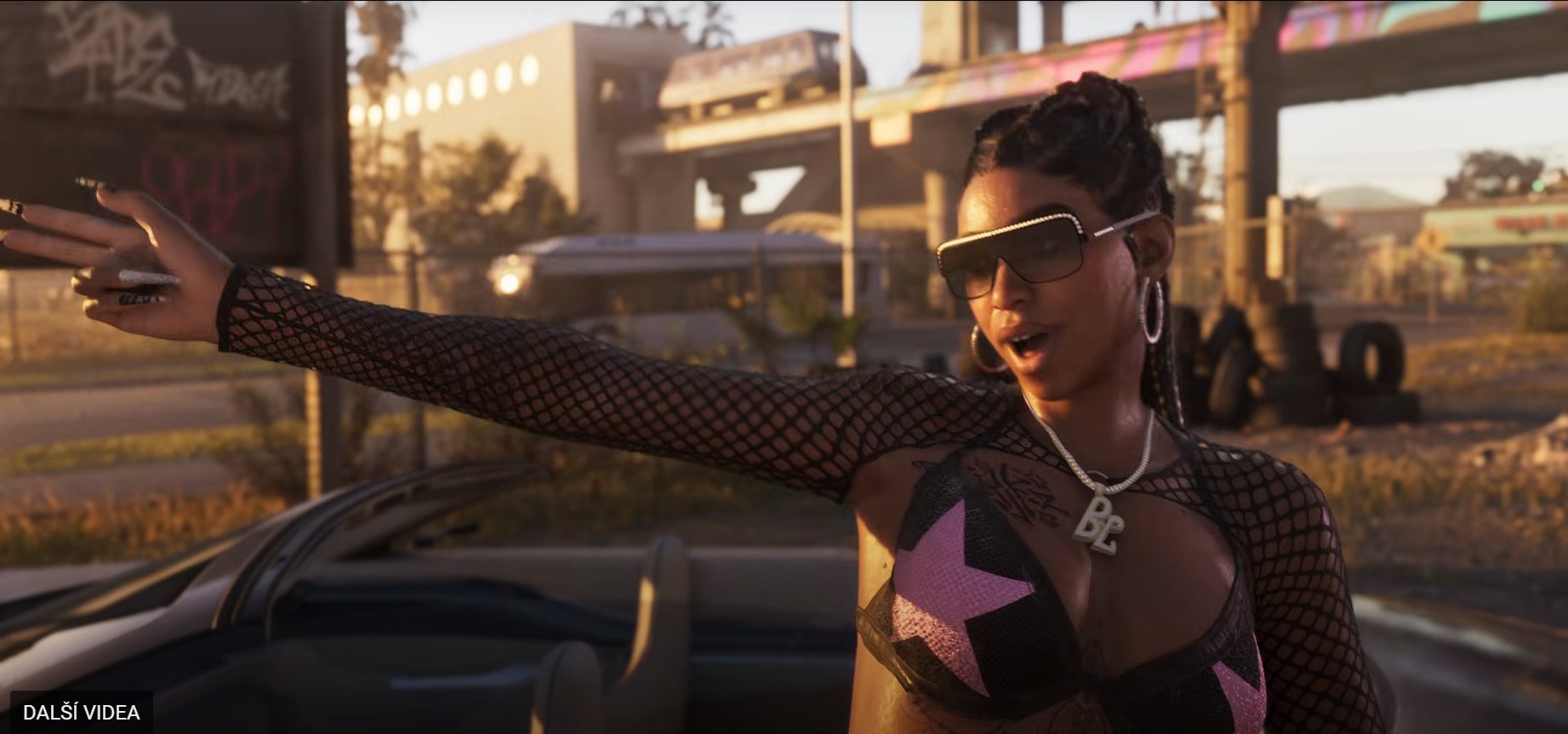The image size is (1568, 734).
Task: Open the DALŠÍ VIDEA more videos overlay
Action: click(82, 712)
